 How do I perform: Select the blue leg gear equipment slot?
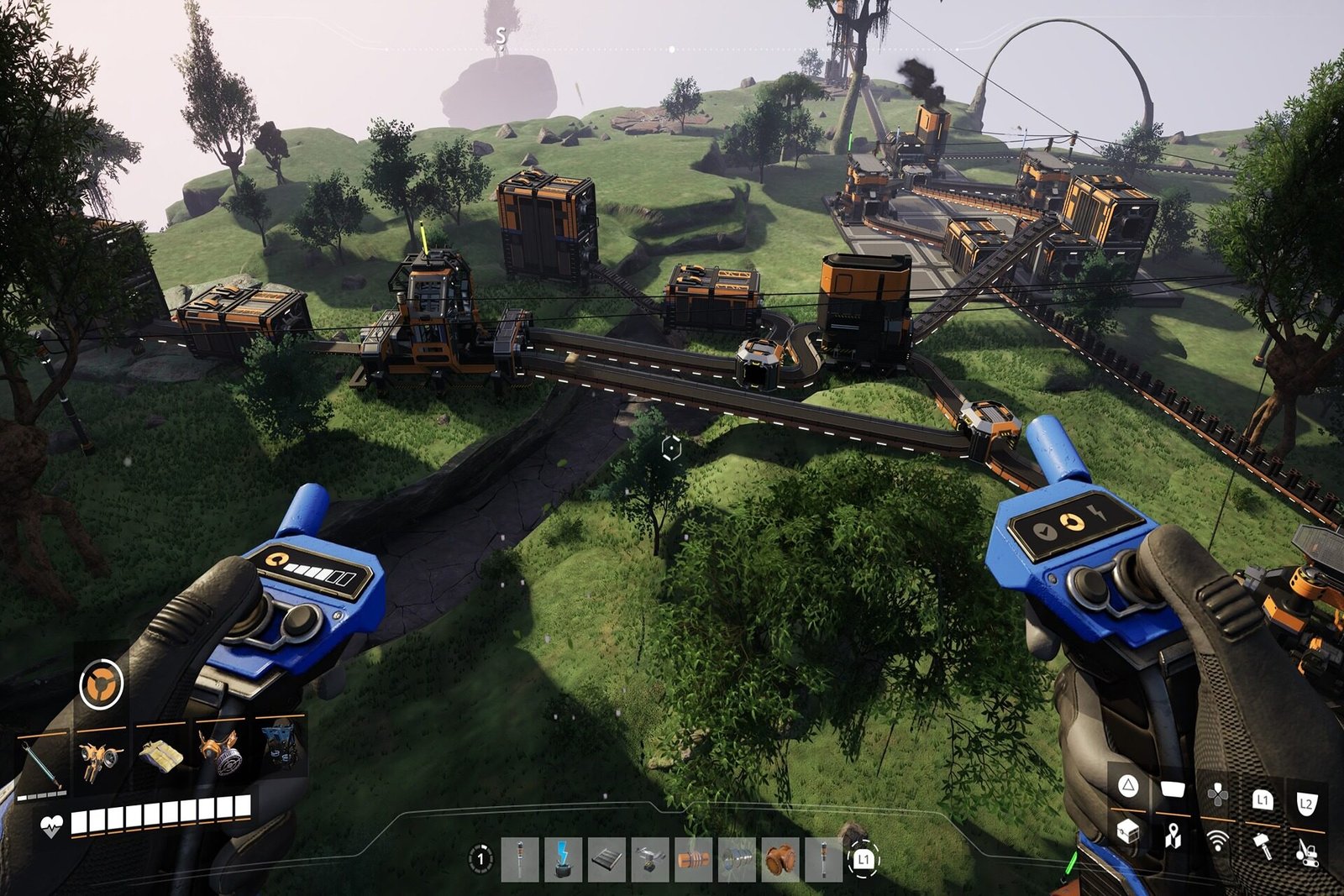click(x=281, y=746)
